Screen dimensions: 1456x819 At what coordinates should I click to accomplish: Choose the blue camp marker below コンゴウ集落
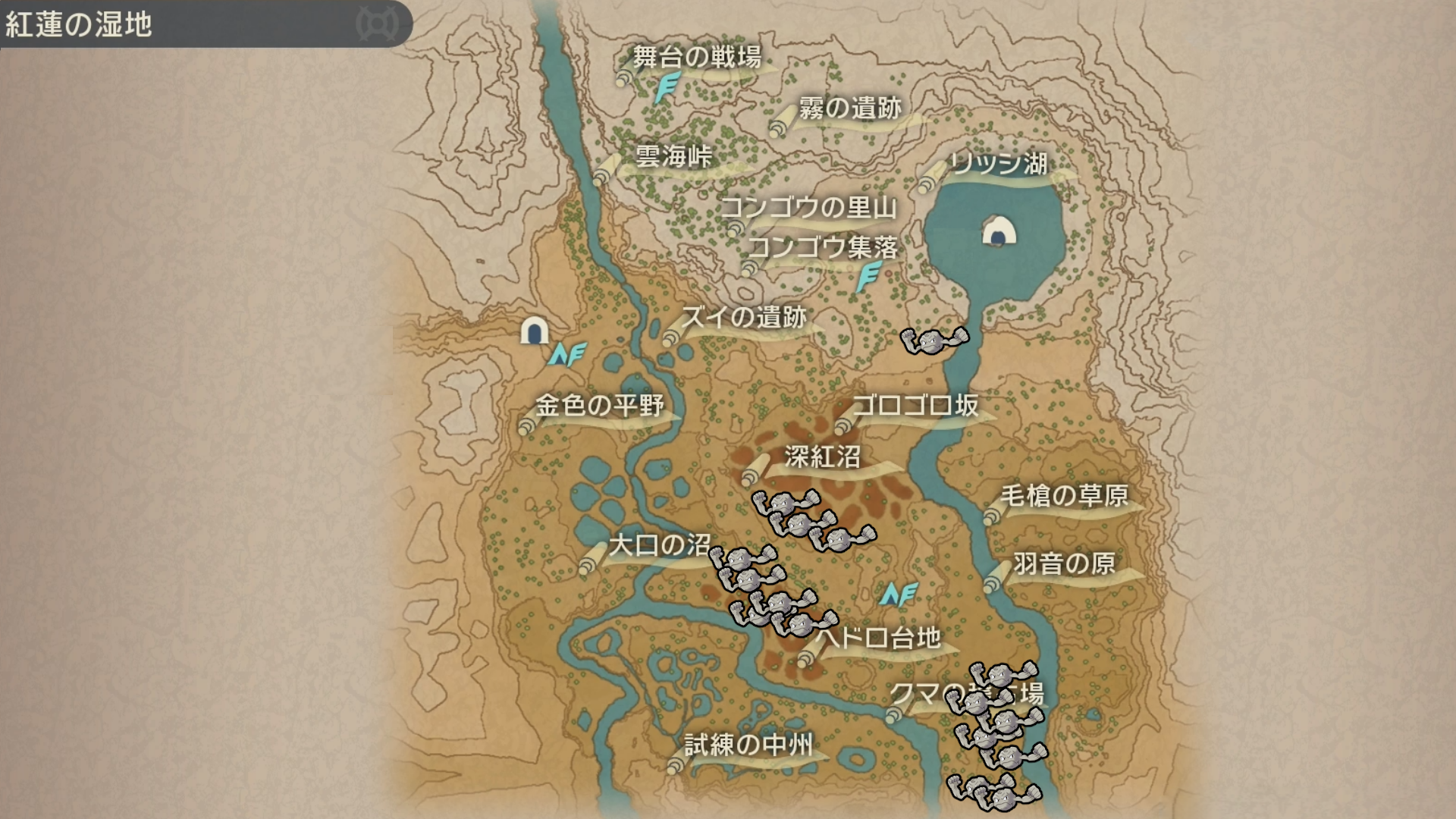[x=868, y=277]
